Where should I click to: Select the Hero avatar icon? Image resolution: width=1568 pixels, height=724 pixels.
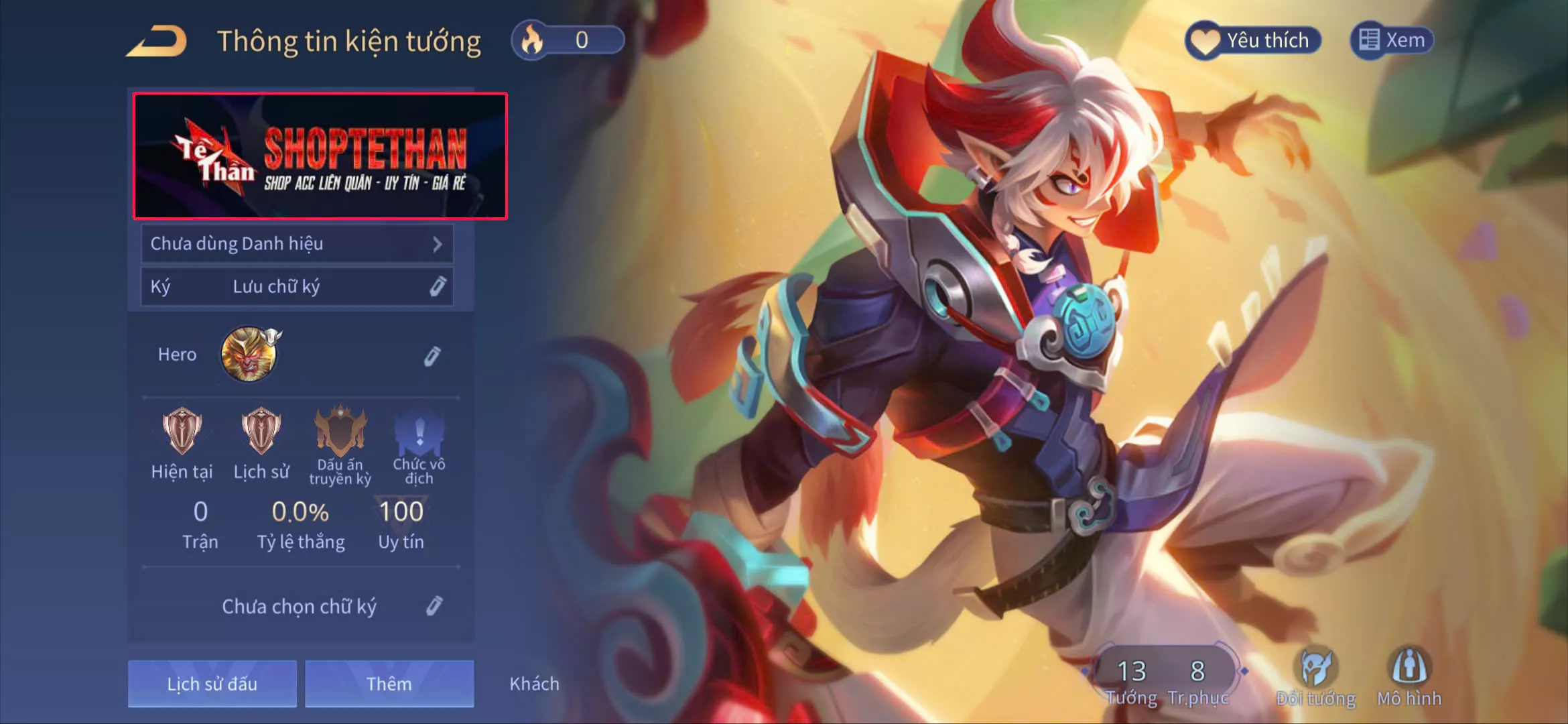coord(249,354)
